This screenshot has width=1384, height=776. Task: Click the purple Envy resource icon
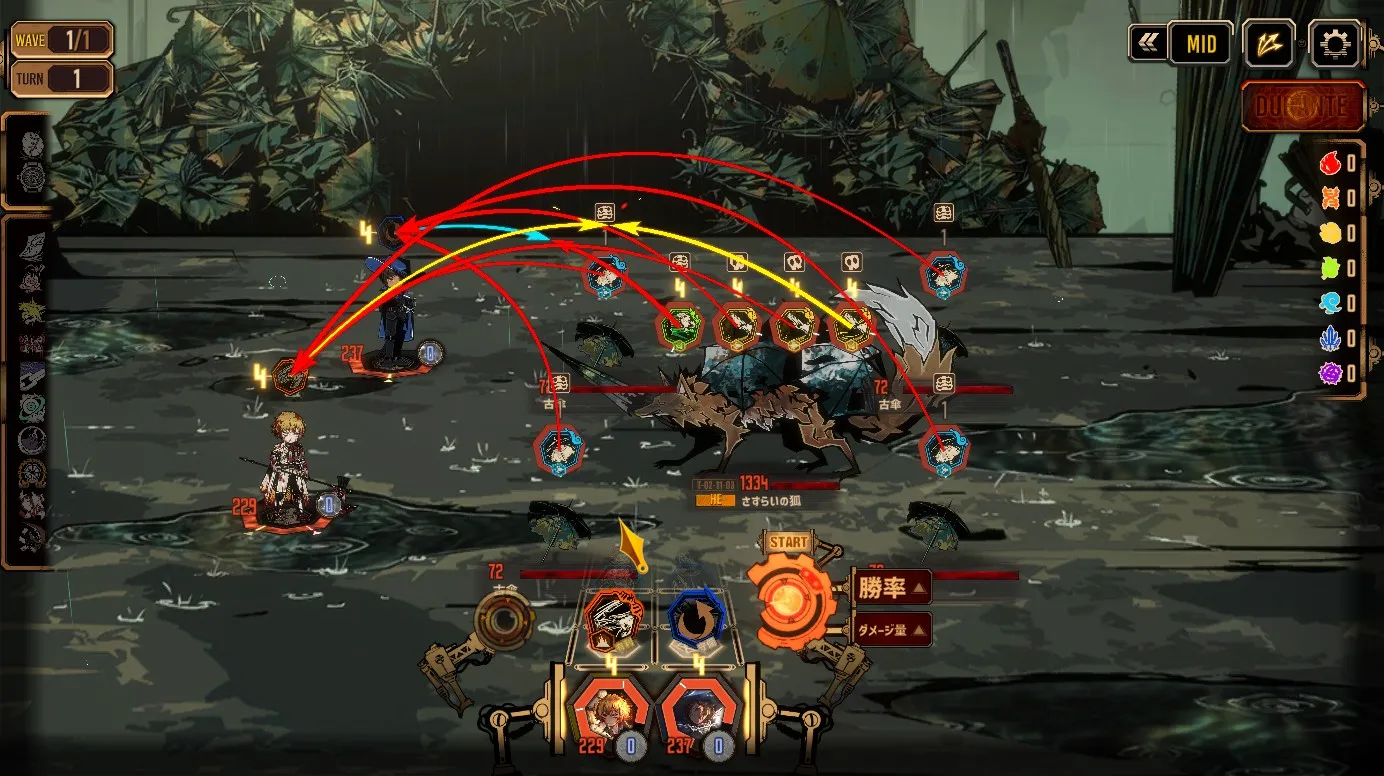pos(1330,374)
